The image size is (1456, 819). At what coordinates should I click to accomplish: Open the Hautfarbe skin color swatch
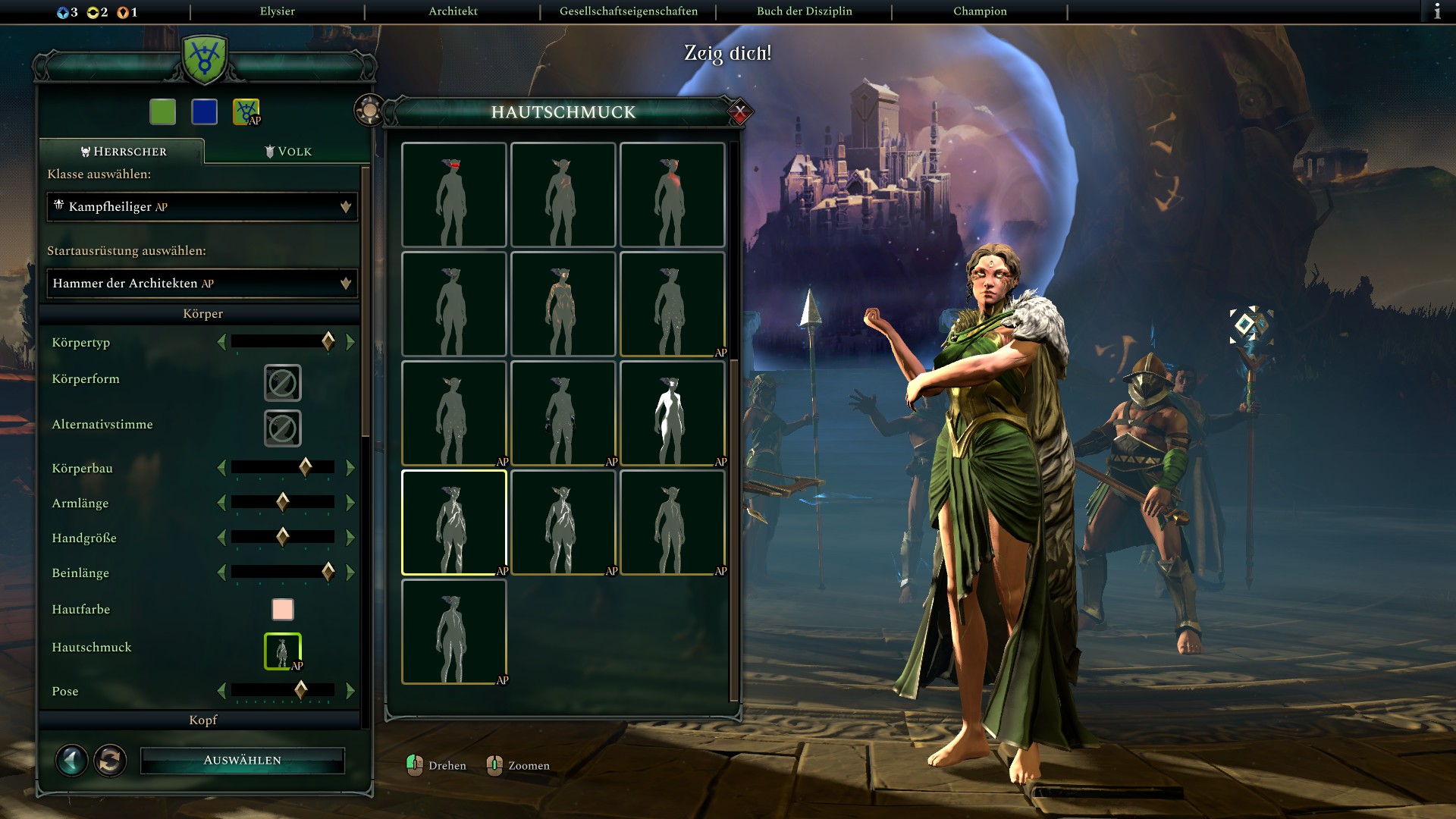pos(283,610)
